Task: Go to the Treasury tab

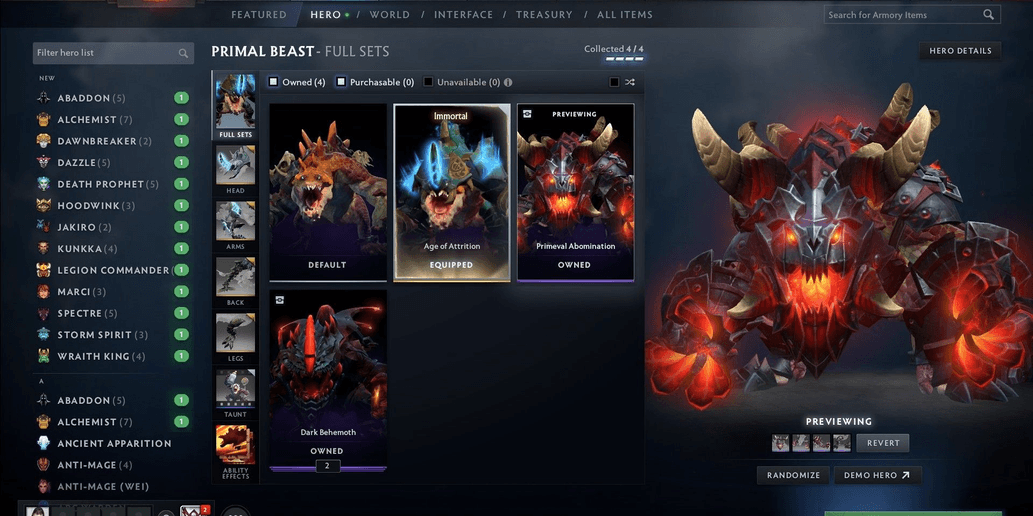Action: click(544, 15)
